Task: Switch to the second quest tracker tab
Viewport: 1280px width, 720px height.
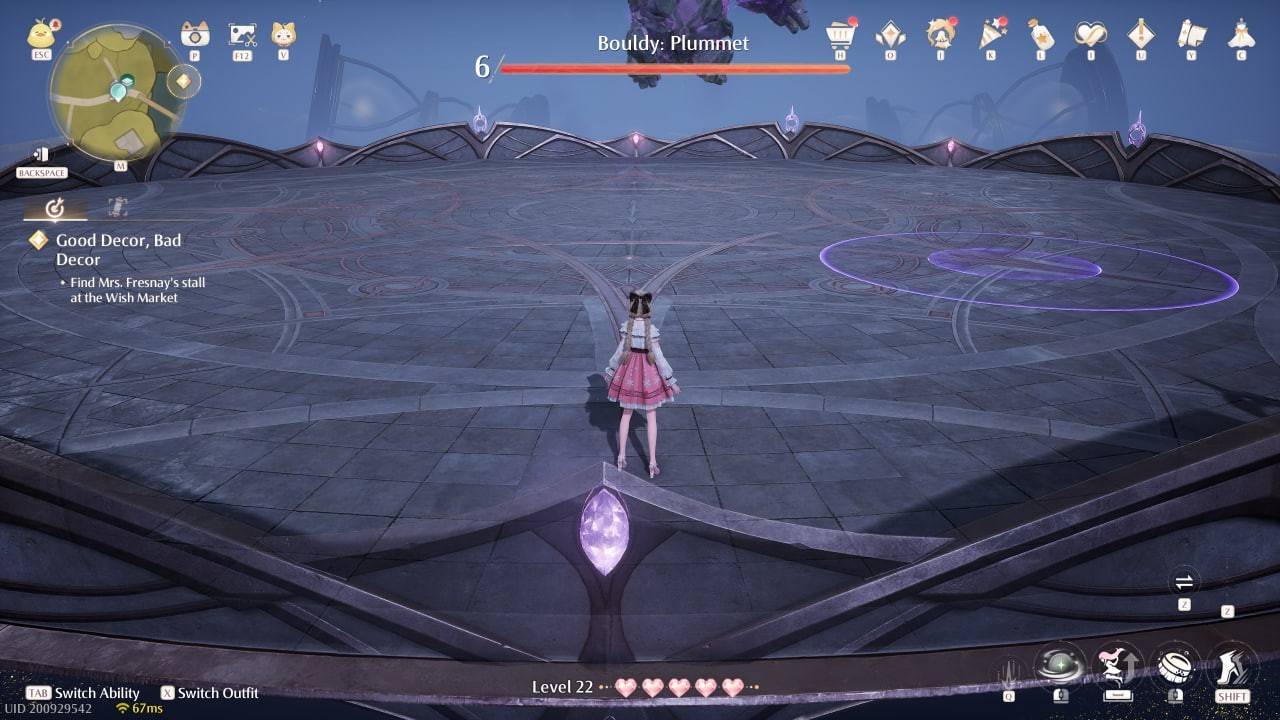Action: [118, 207]
